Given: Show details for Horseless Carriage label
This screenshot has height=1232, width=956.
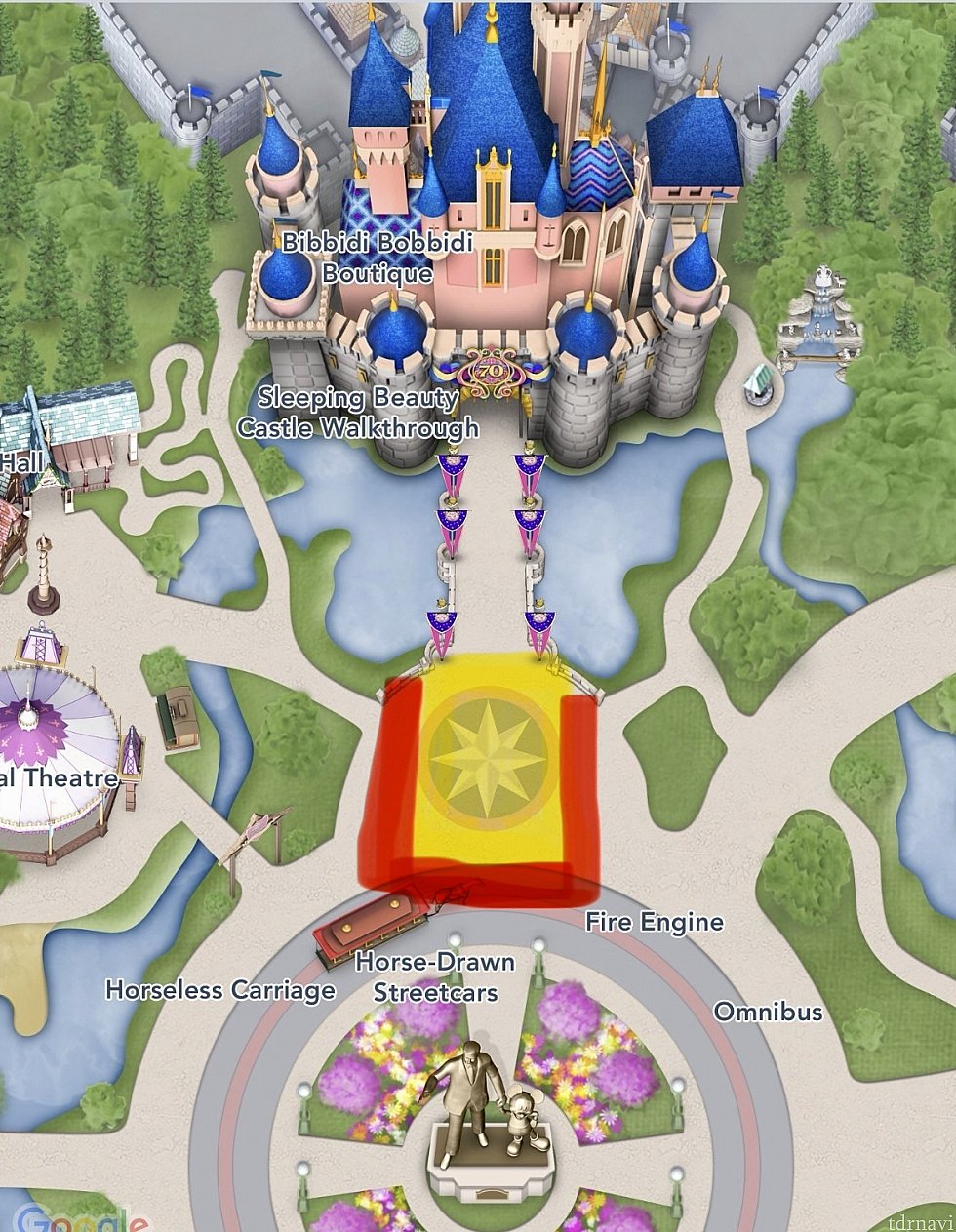Looking at the screenshot, I should pos(220,991).
